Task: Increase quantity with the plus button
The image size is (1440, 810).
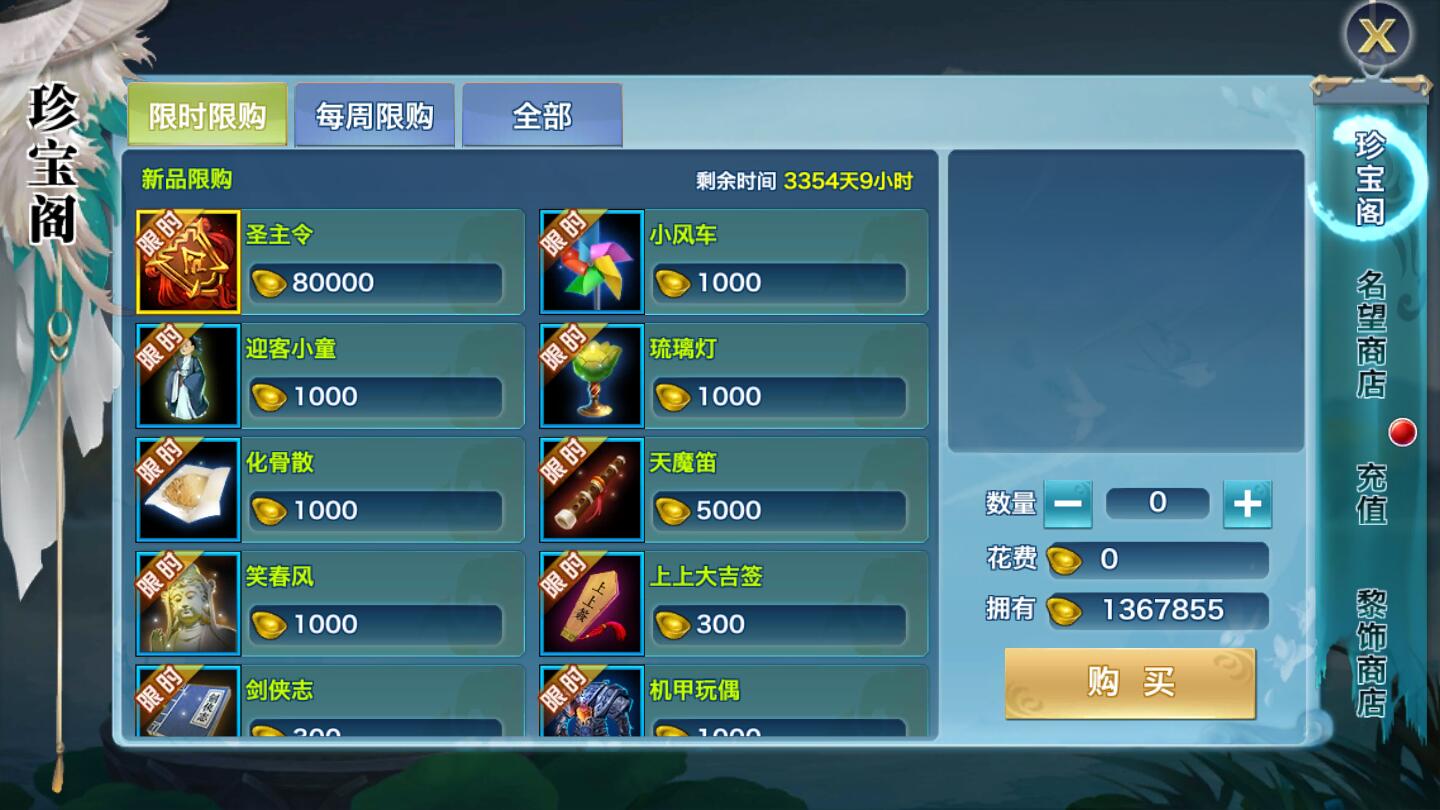Action: tap(1247, 503)
